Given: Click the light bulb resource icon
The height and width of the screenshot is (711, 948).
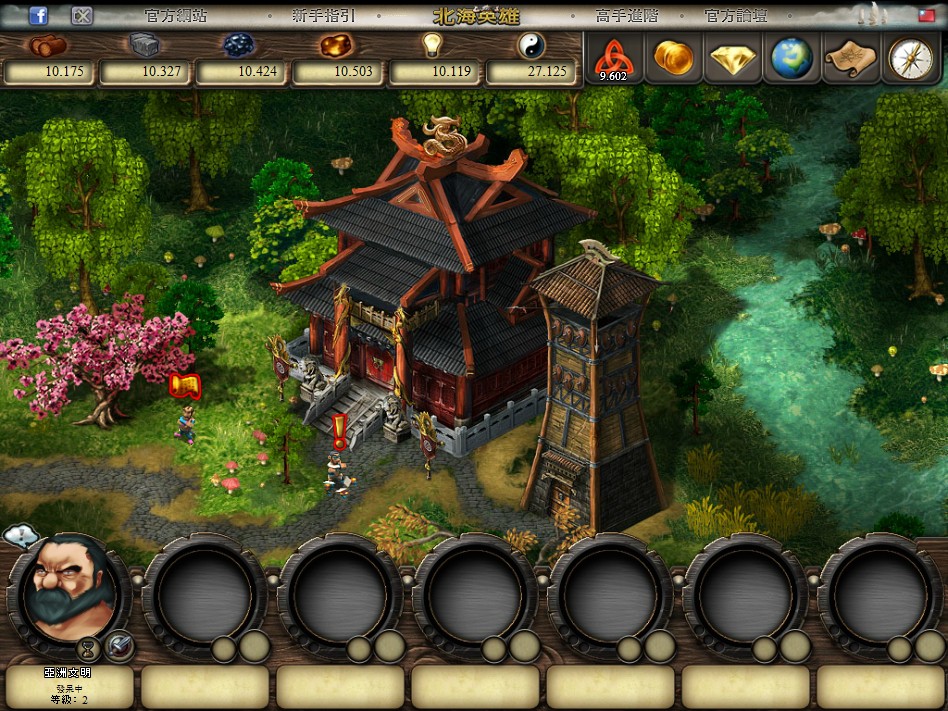Looking at the screenshot, I should click(x=431, y=45).
